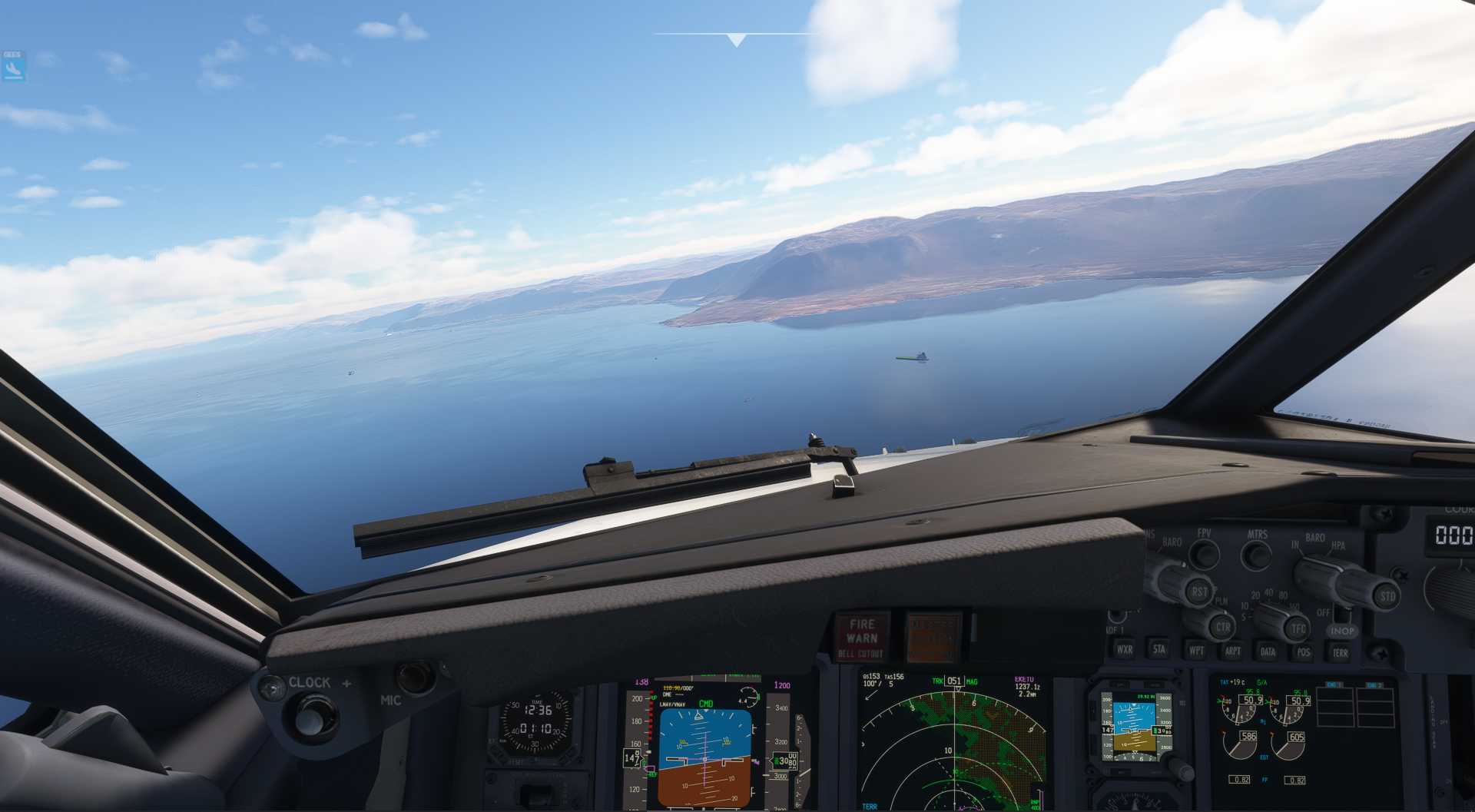Toggle the FPV flight path vector button
1475x812 pixels.
[1204, 553]
